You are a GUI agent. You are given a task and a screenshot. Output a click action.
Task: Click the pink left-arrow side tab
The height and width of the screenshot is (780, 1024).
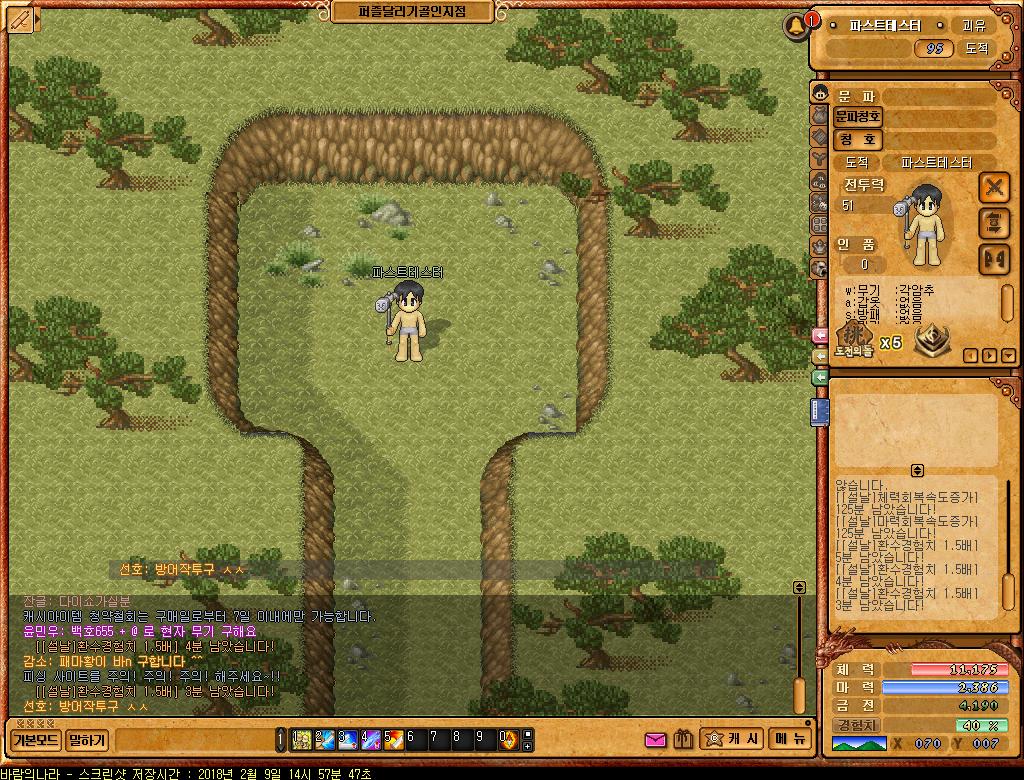point(820,336)
